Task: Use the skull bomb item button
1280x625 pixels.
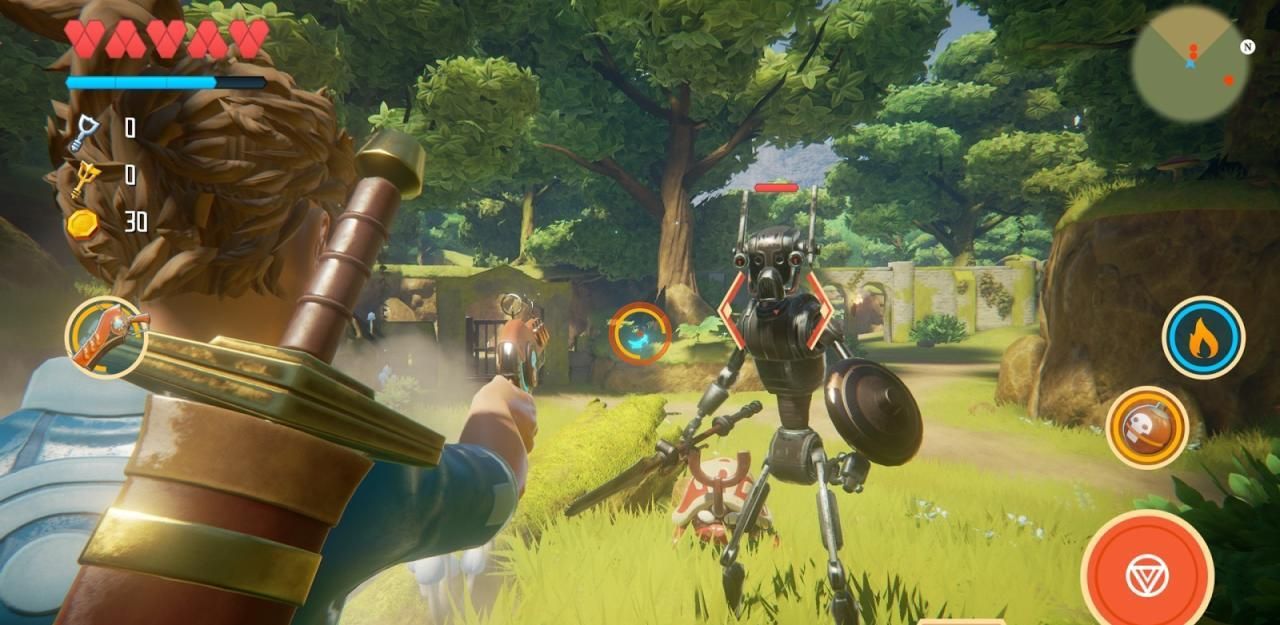Action: tap(1147, 427)
